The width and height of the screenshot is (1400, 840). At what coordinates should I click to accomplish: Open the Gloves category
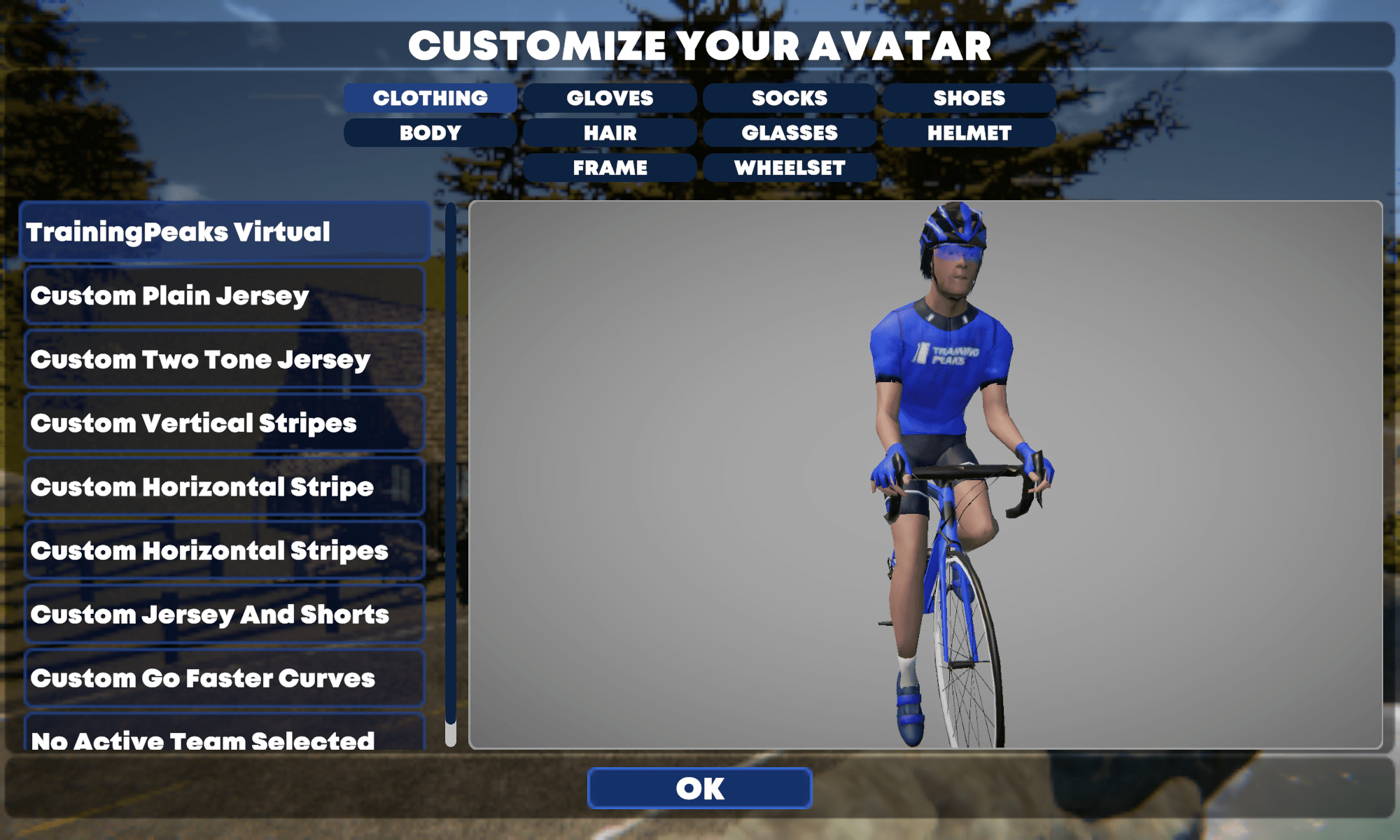pyautogui.click(x=610, y=98)
